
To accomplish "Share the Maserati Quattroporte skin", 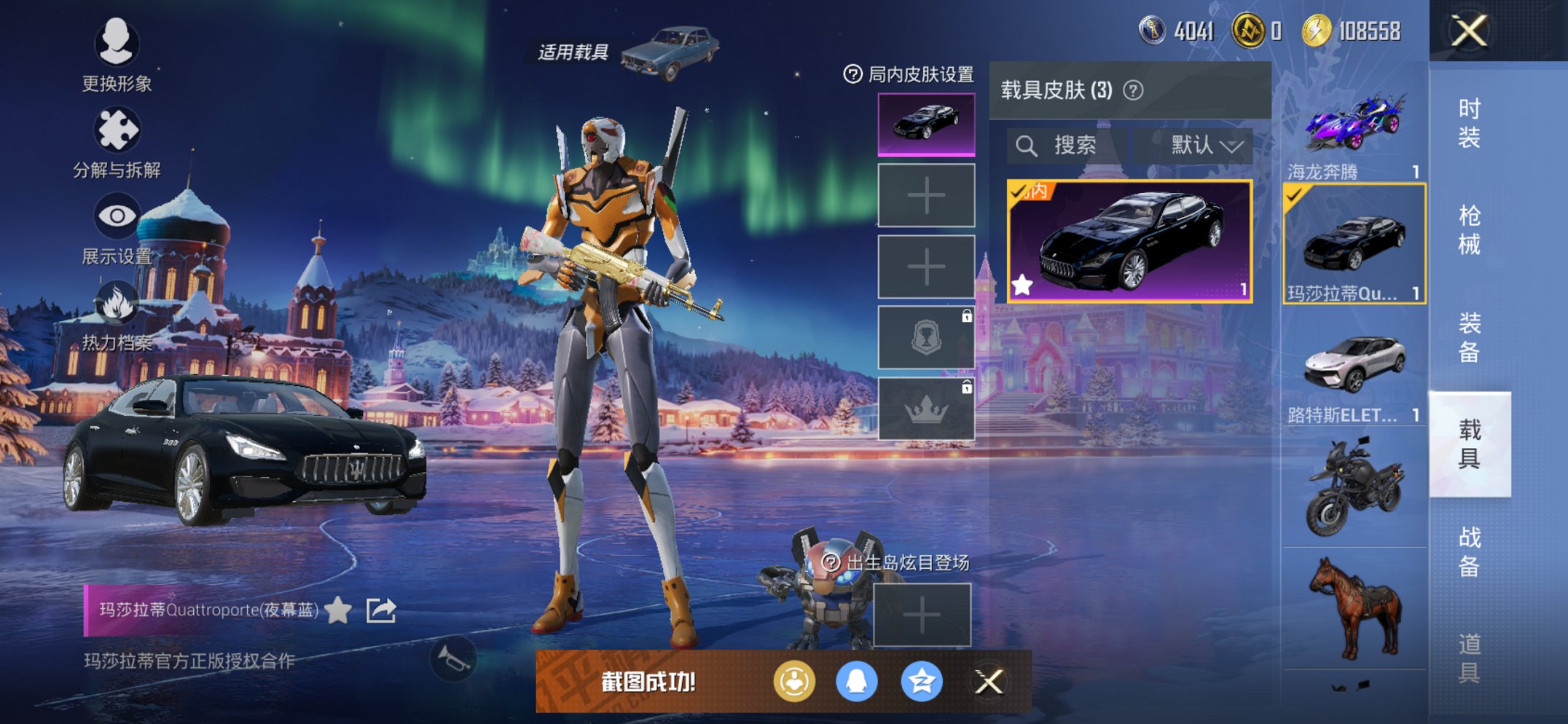I will 381,610.
